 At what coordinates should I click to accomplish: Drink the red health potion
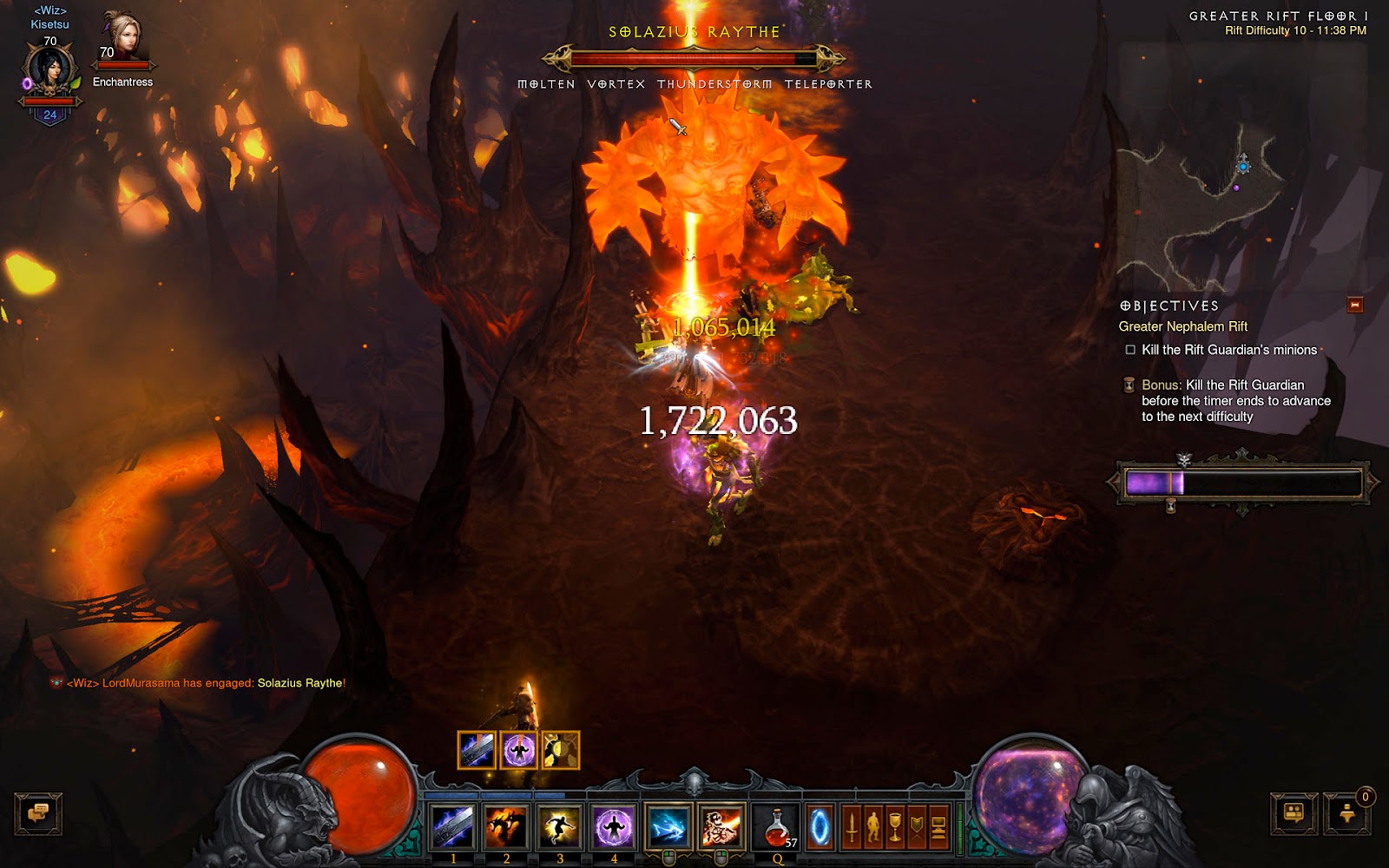777,826
